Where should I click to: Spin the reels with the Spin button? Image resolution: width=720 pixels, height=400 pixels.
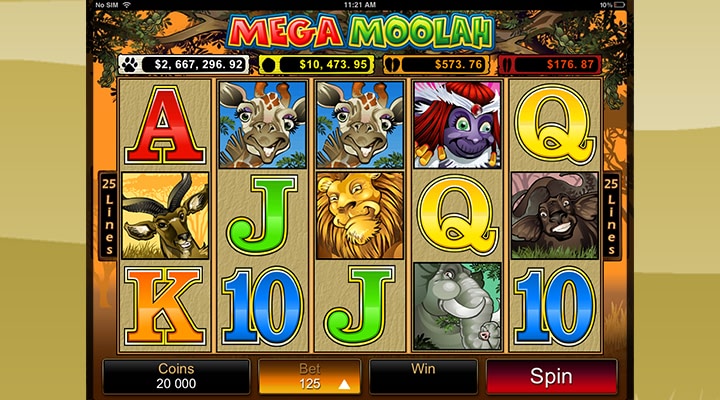coord(551,377)
